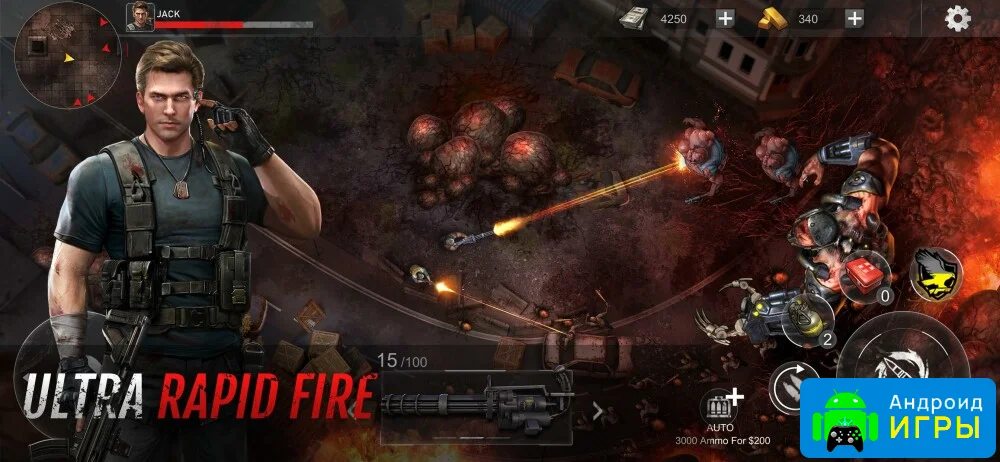Image resolution: width=1000 pixels, height=462 pixels.
Task: Open the settings gear menu
Action: coord(958,18)
